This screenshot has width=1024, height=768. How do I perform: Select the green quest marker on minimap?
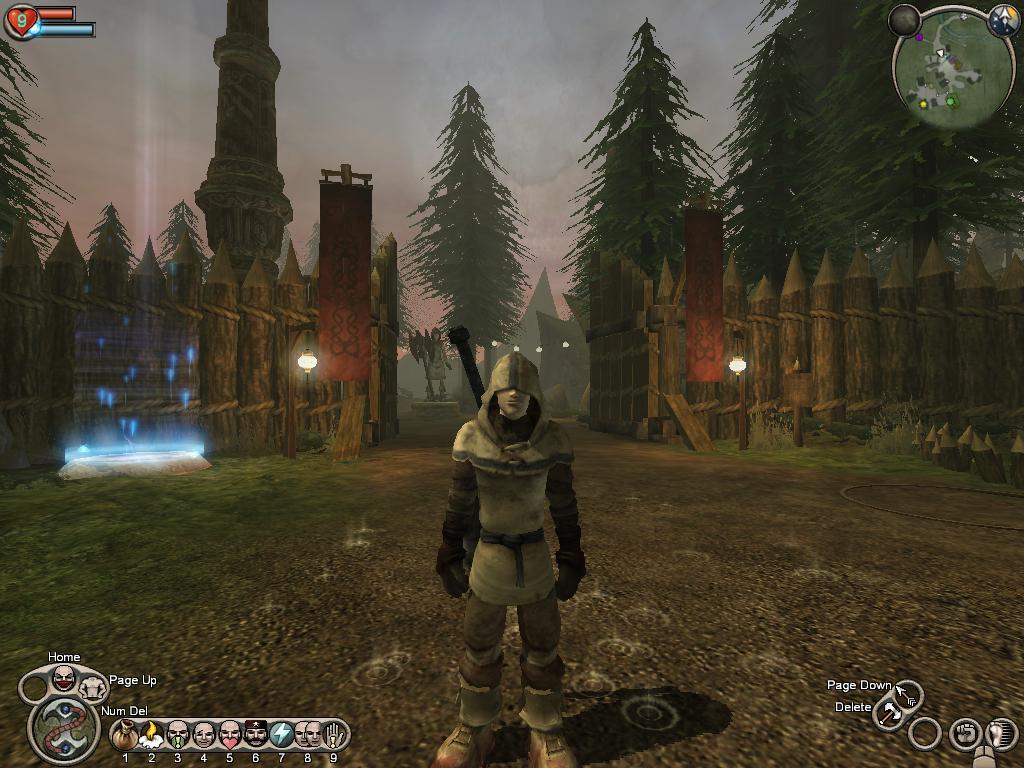pyautogui.click(x=951, y=101)
